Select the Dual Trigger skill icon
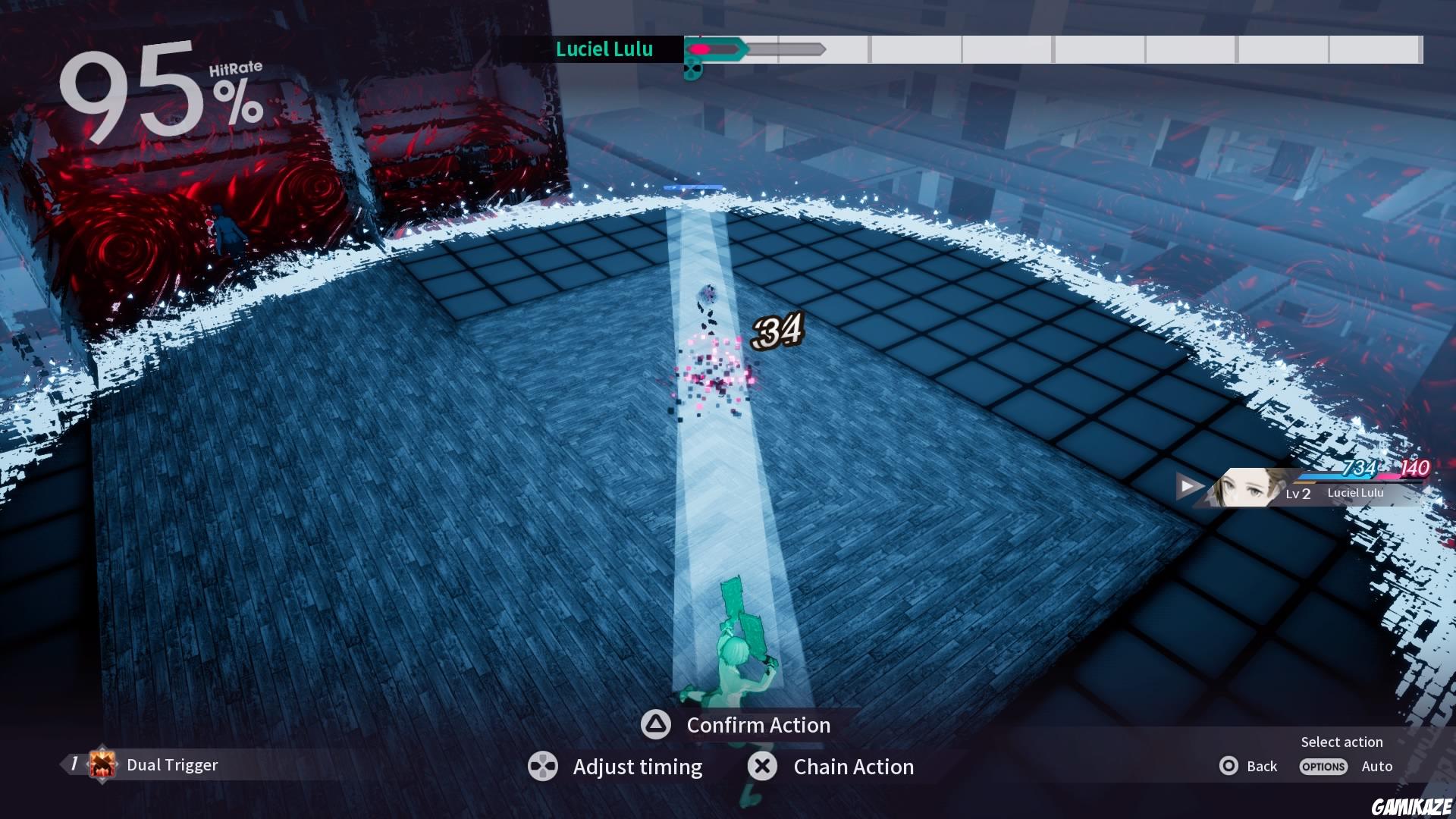Viewport: 1456px width, 819px height. (101, 764)
